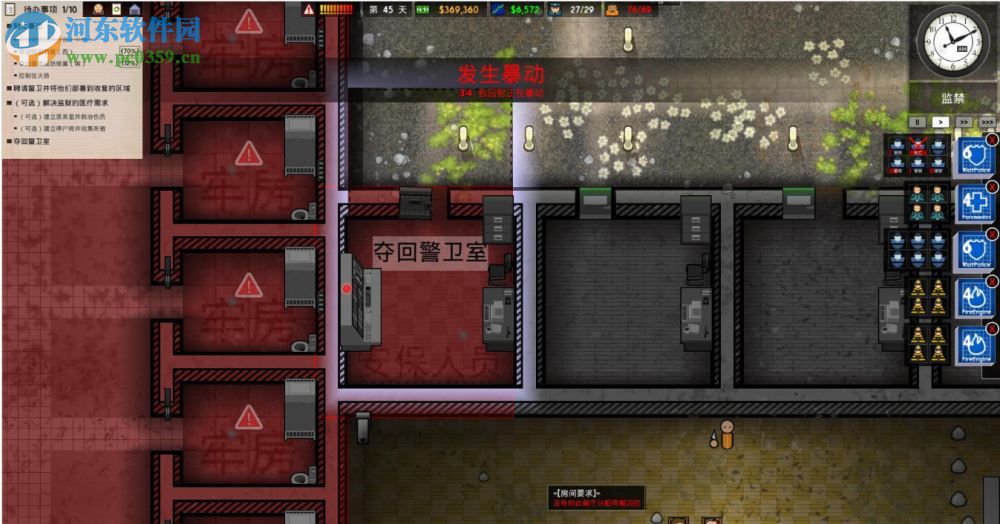Open the to-do list clipboard icon
This screenshot has height=524, width=1000.
tap(12, 9)
